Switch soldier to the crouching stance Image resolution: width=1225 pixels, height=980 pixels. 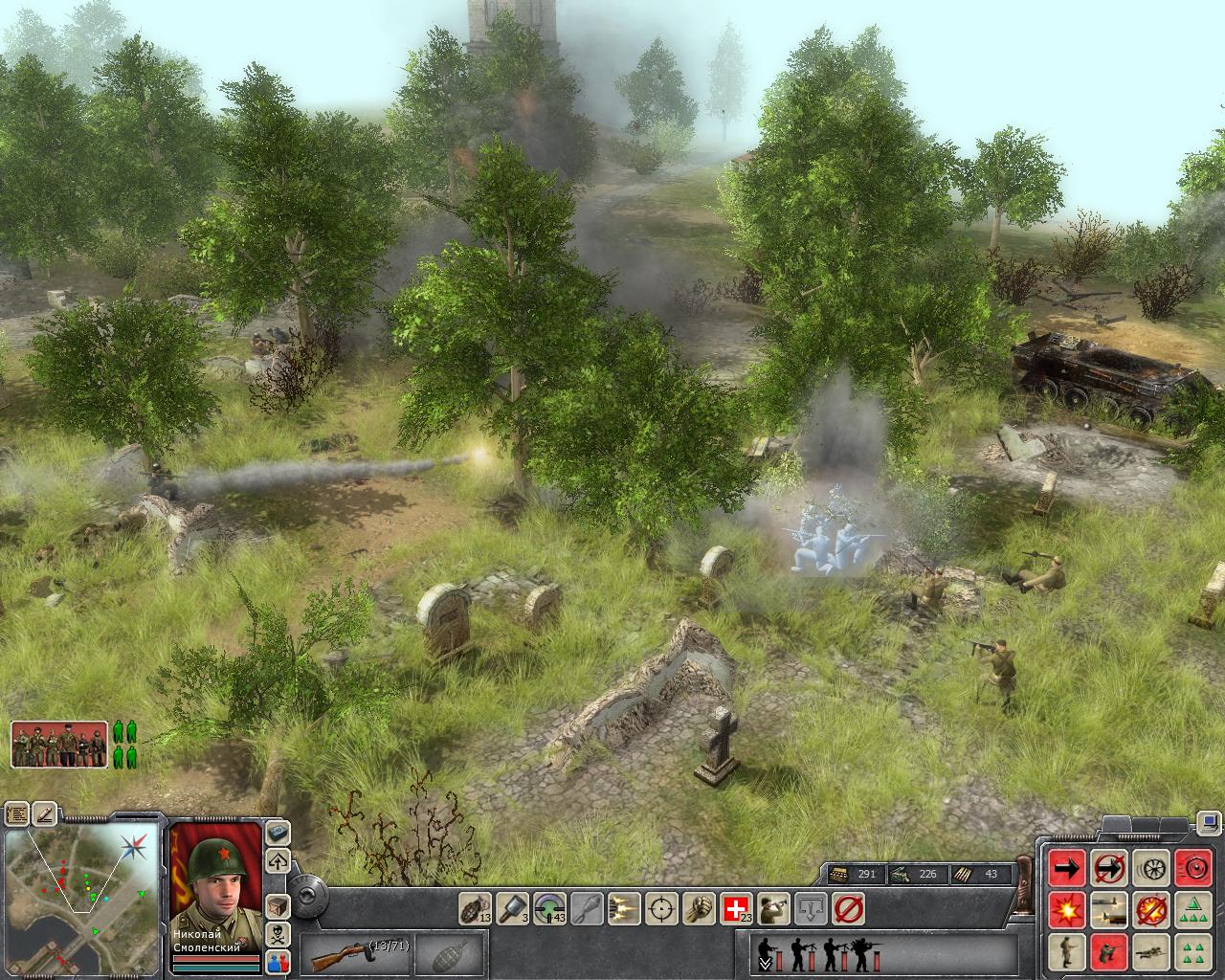coord(1110,951)
